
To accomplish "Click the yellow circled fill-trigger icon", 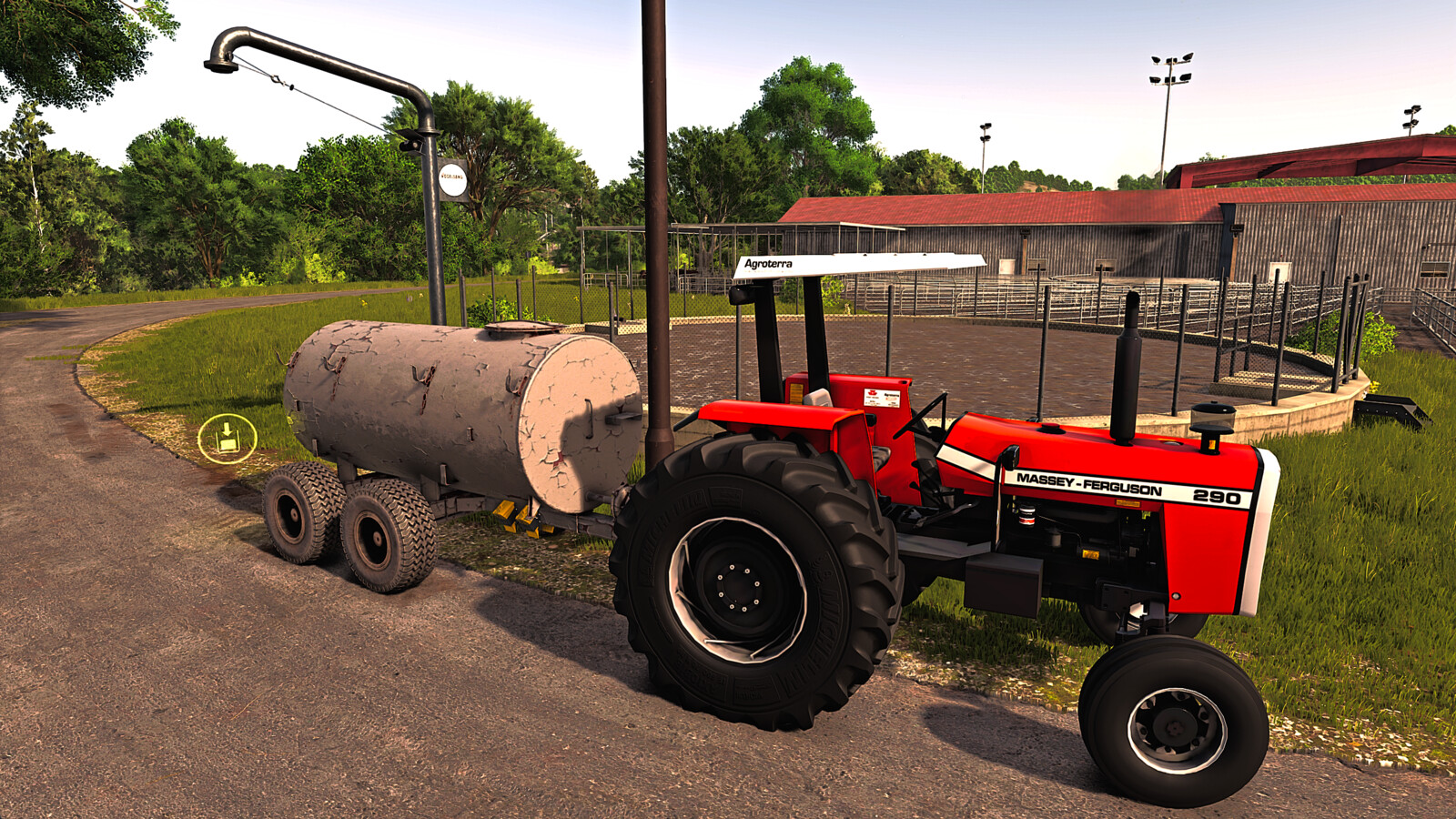I will [227, 439].
